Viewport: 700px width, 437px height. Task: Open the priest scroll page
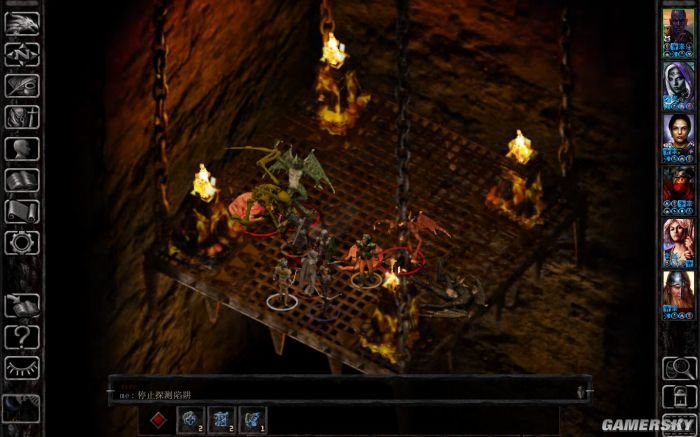tap(20, 211)
